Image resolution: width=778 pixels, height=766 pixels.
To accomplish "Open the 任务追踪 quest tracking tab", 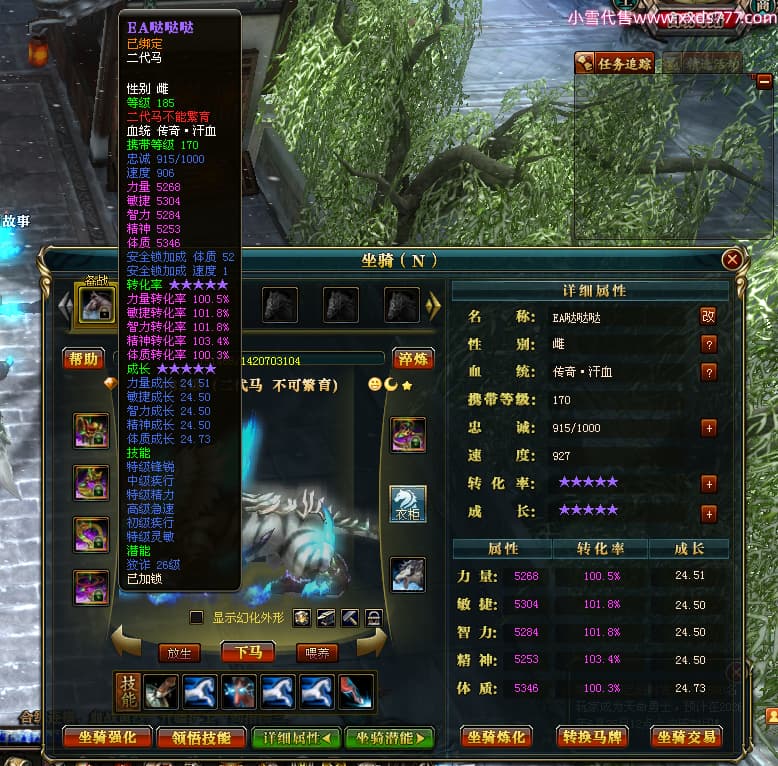I will pyautogui.click(x=616, y=64).
